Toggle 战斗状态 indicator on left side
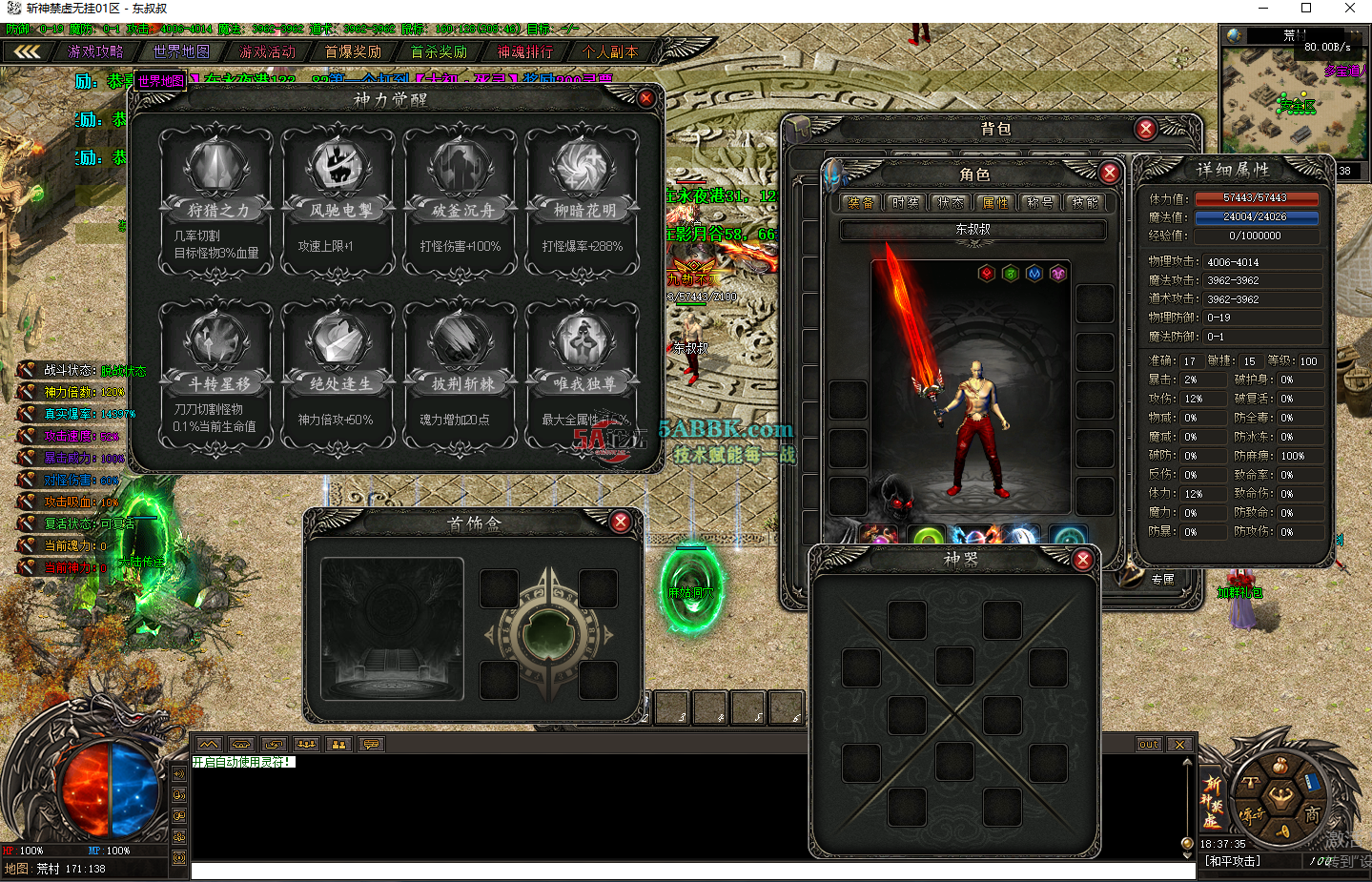The height and width of the screenshot is (882, 1372). coord(67,372)
